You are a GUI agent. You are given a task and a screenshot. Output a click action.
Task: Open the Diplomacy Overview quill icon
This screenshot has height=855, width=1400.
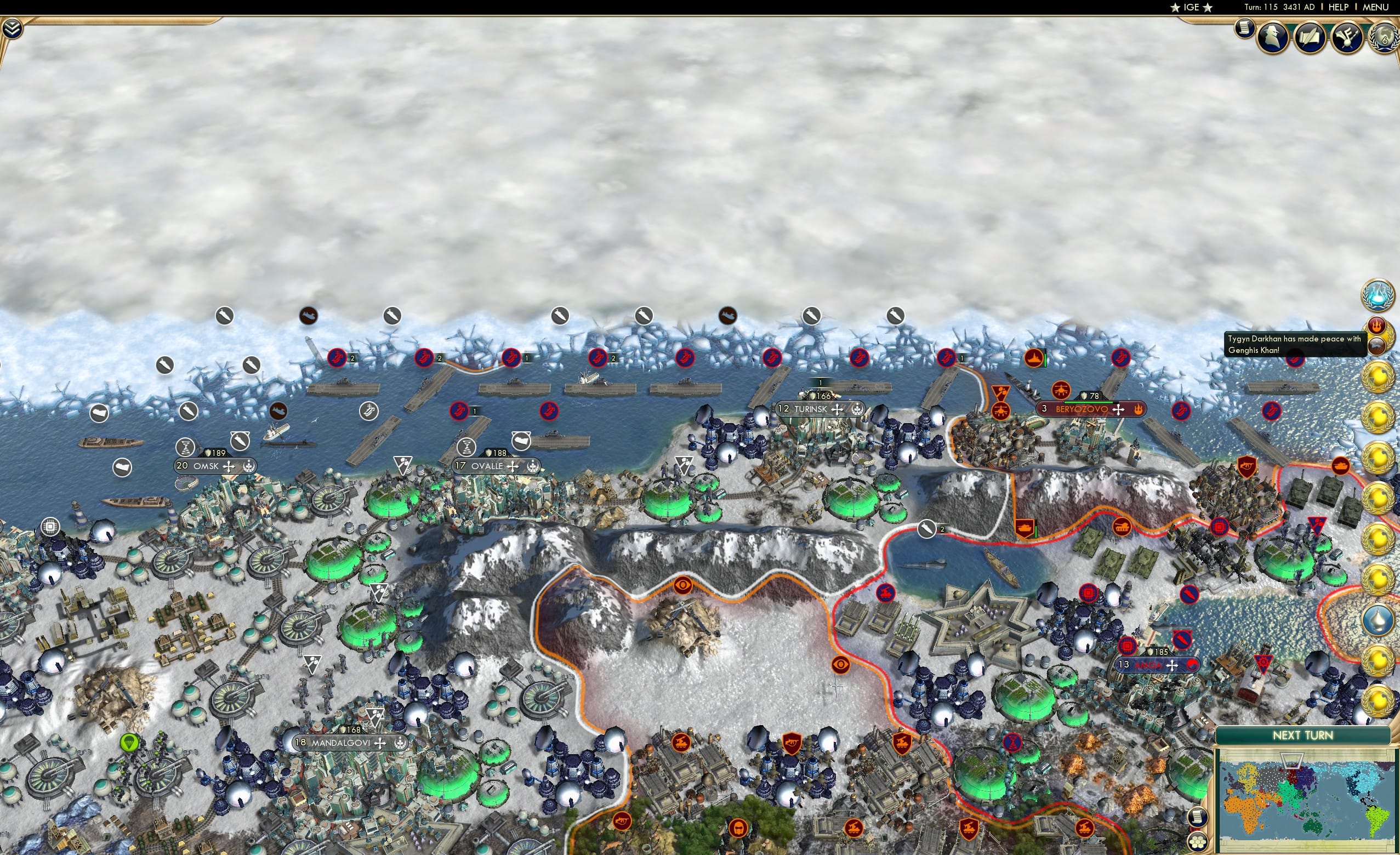[x=1310, y=37]
